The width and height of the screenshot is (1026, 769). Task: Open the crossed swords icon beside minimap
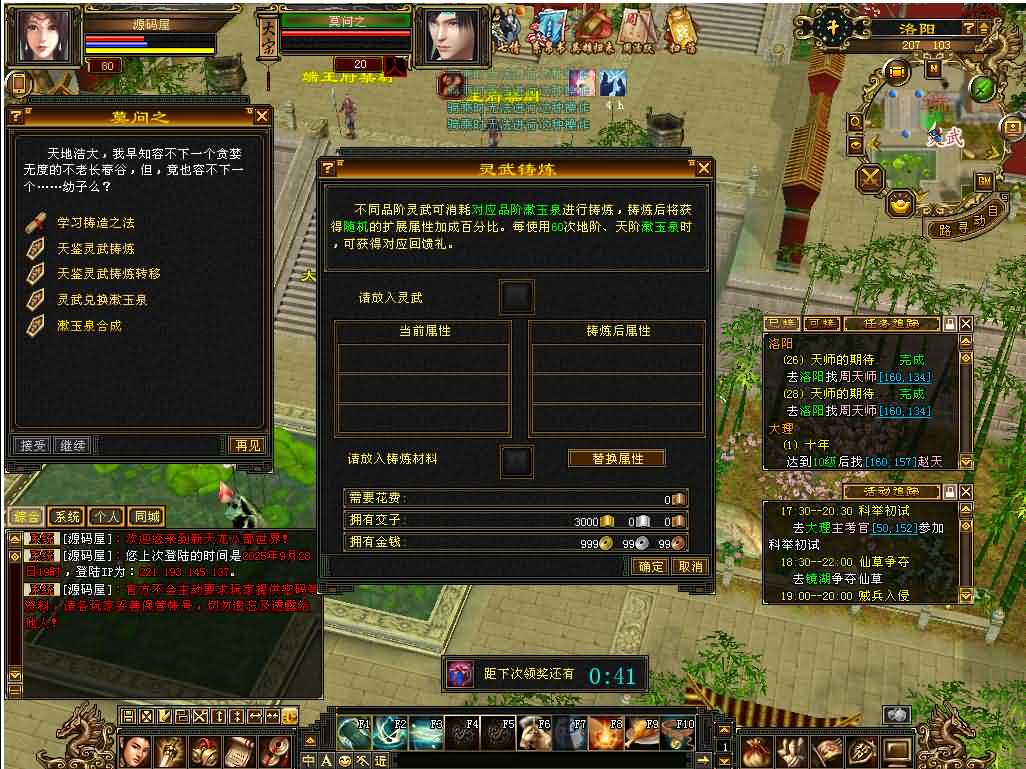871,179
